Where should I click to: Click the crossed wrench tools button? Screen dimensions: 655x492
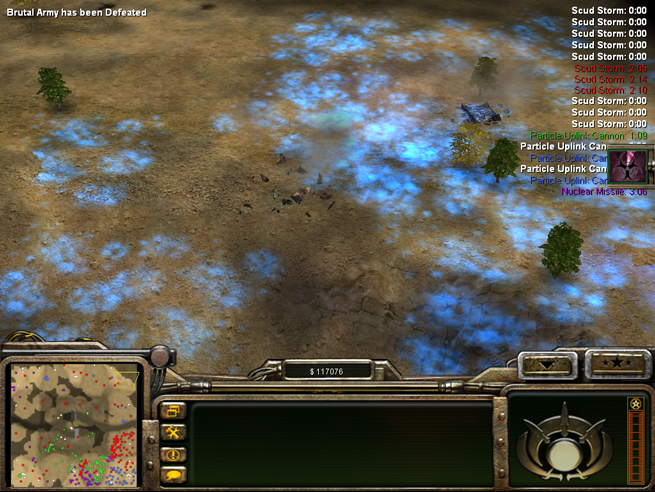point(172,432)
